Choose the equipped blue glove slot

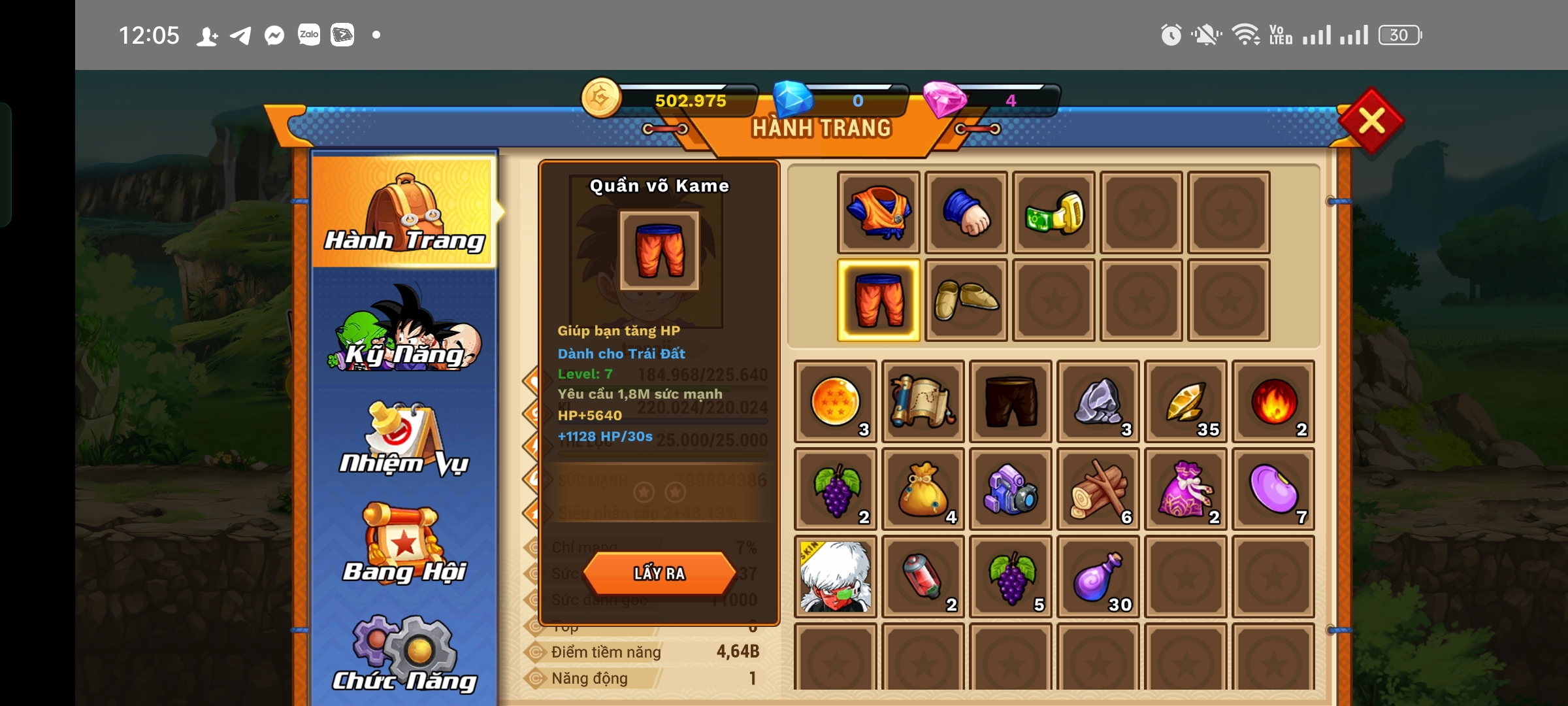coord(966,212)
